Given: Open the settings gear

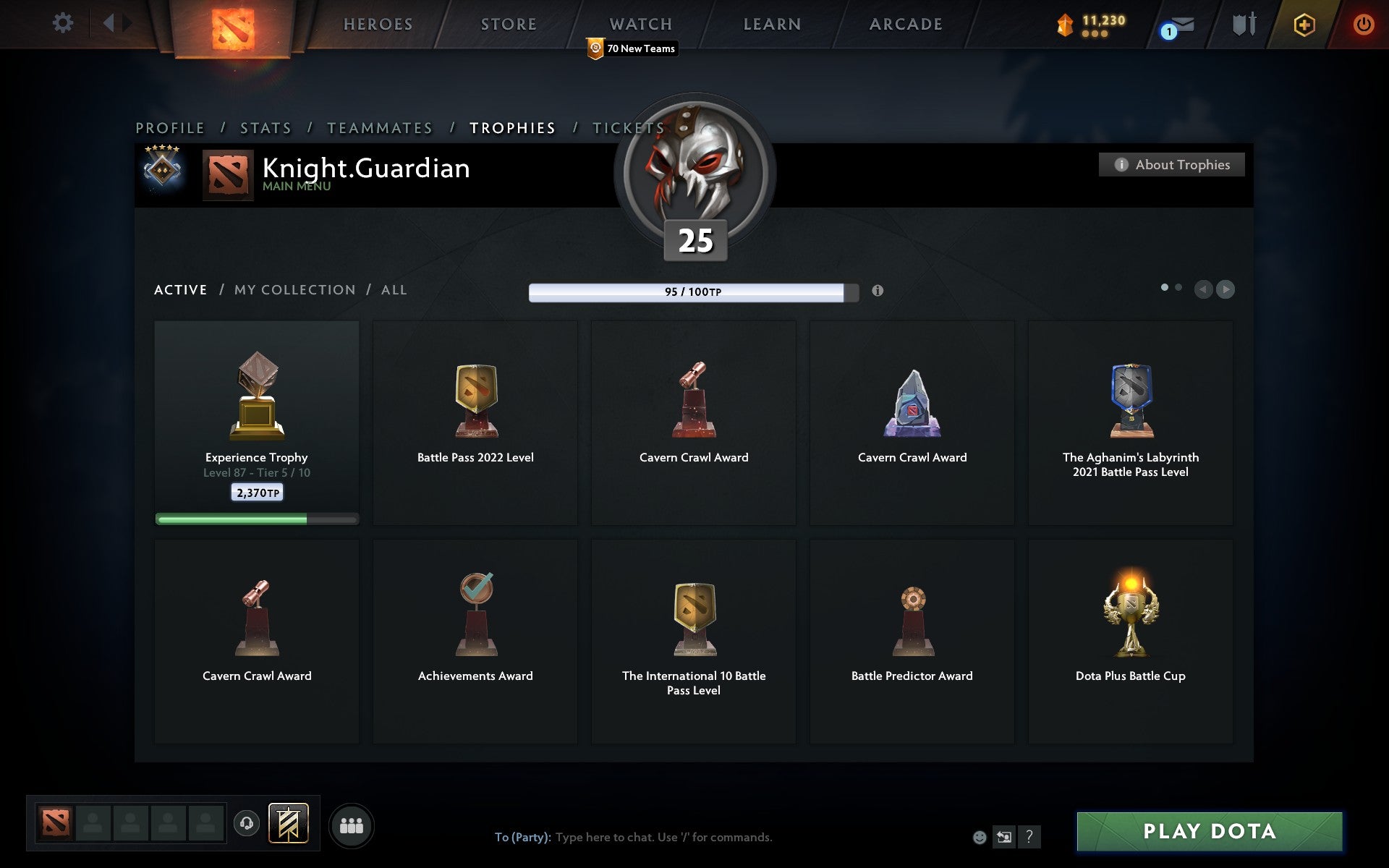Looking at the screenshot, I should [64, 23].
